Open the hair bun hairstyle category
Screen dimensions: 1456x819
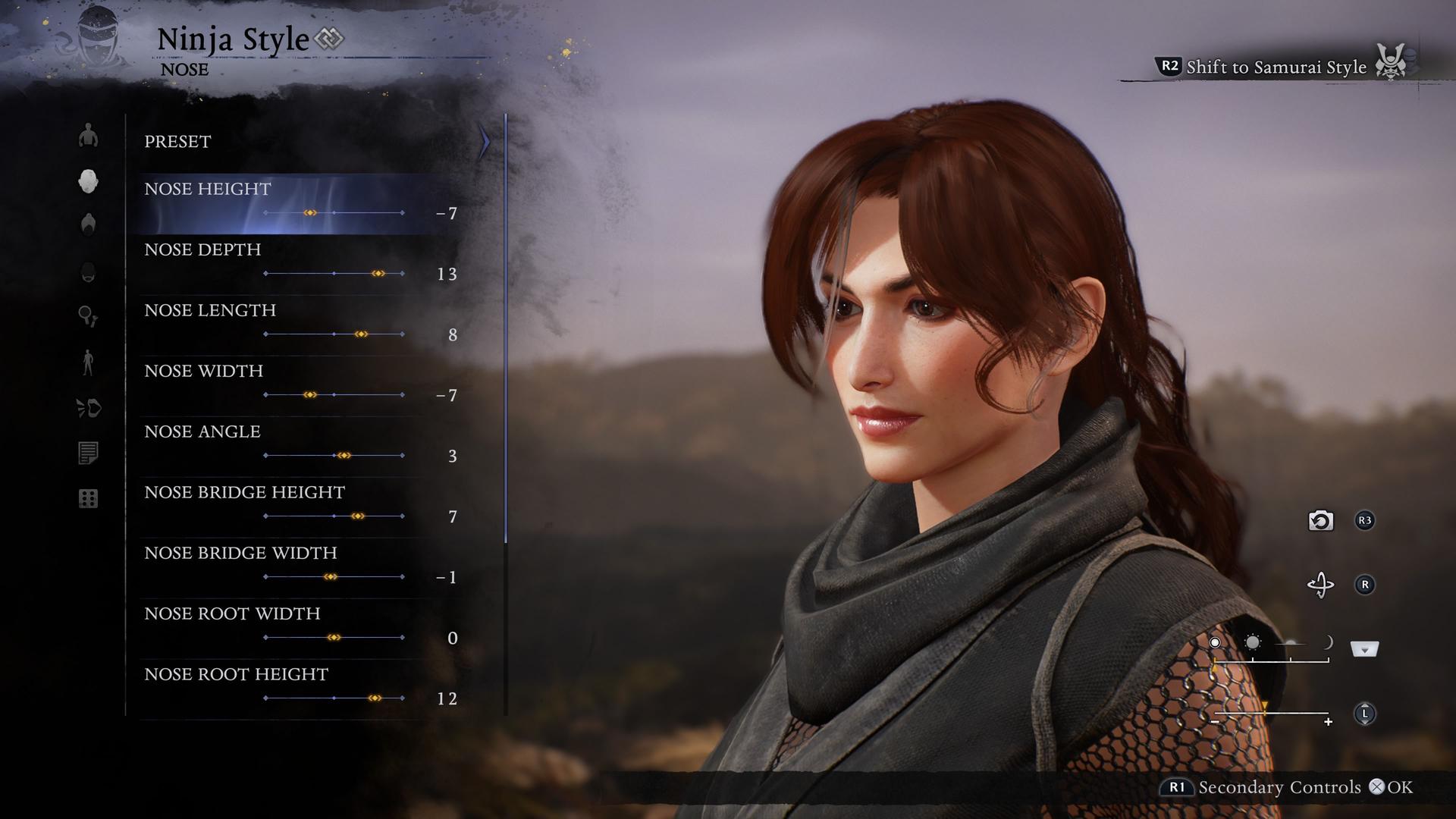pos(89,224)
